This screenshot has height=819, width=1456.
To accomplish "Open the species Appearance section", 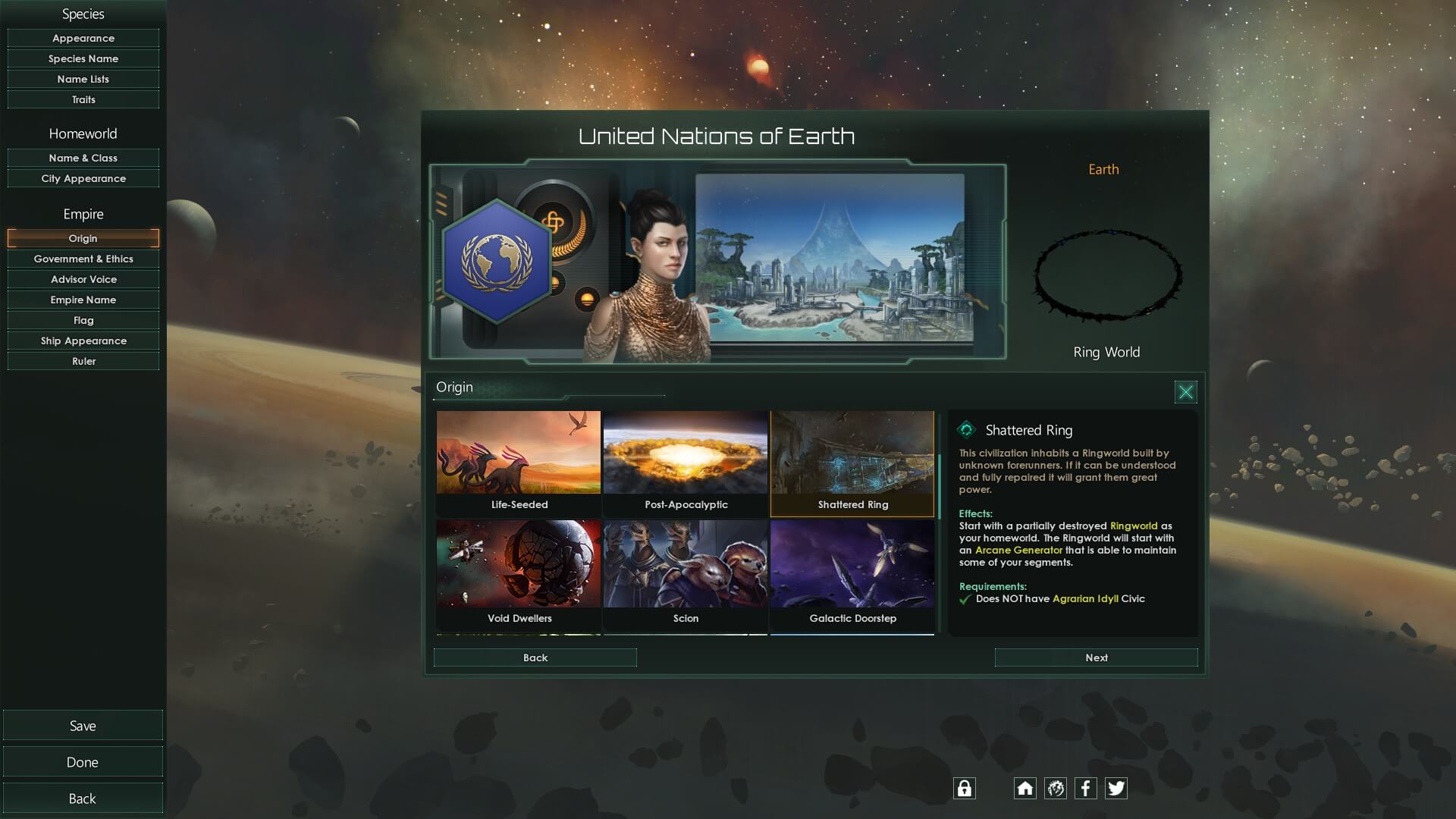I will click(83, 38).
